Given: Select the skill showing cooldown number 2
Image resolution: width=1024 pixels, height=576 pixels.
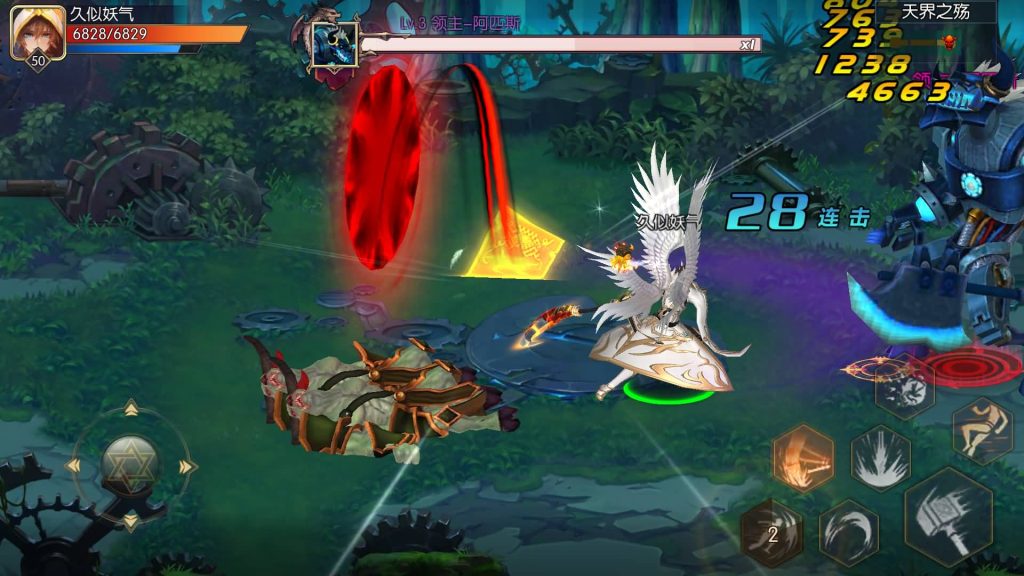Looking at the screenshot, I should click(x=772, y=533).
